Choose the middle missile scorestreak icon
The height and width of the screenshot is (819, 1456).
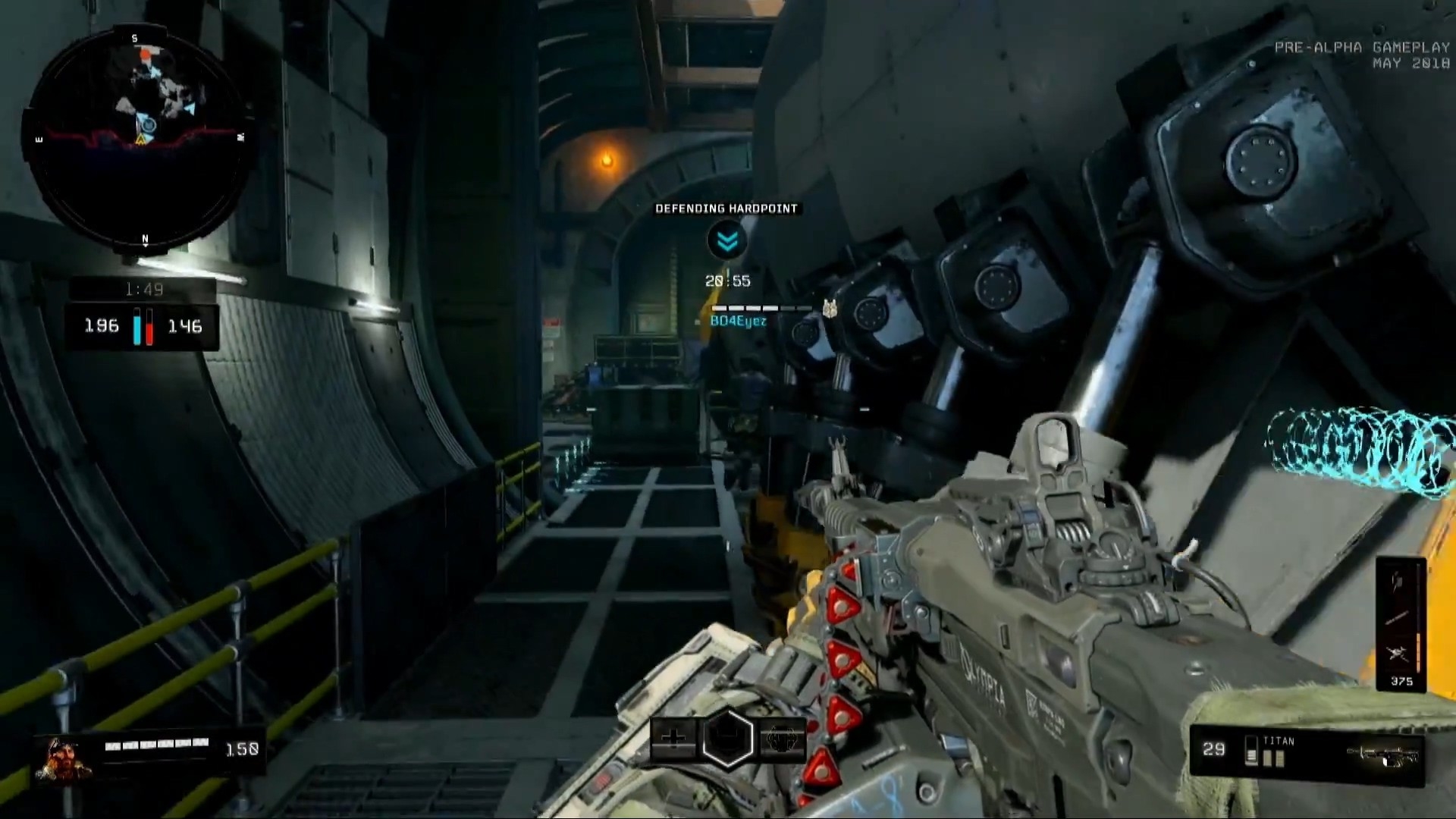[x=1398, y=618]
